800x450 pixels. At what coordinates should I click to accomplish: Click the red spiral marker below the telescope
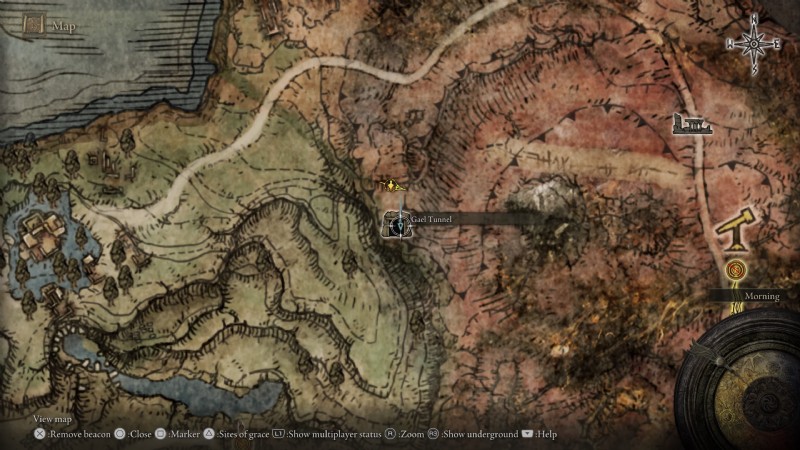coord(737,269)
